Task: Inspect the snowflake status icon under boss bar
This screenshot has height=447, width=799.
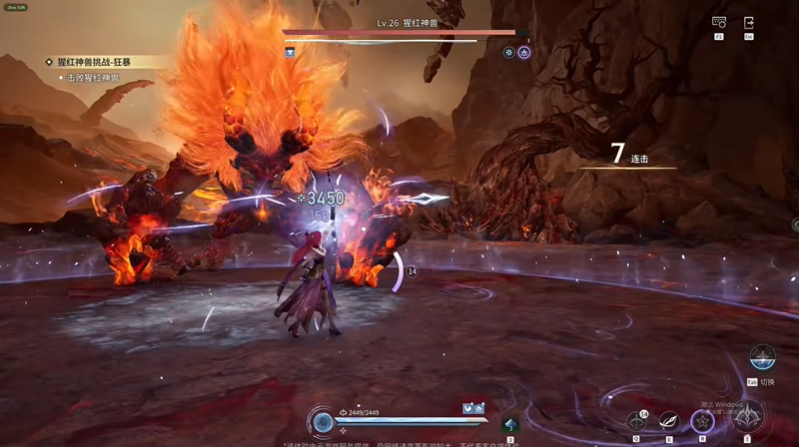Action: (x=509, y=52)
